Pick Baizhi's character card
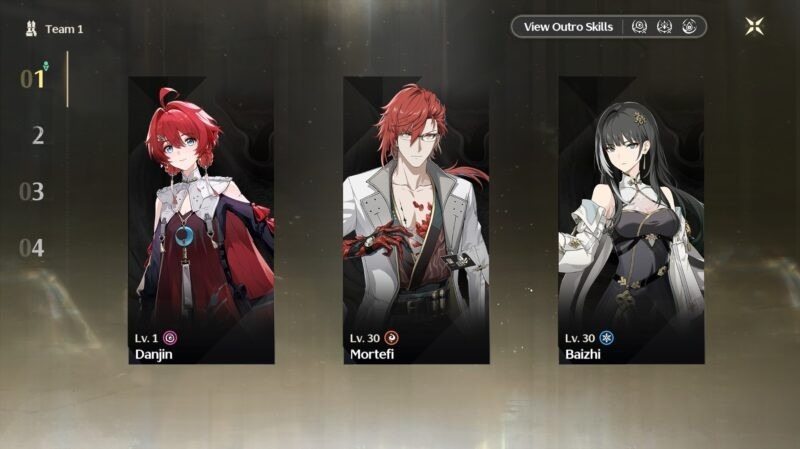 (x=631, y=220)
